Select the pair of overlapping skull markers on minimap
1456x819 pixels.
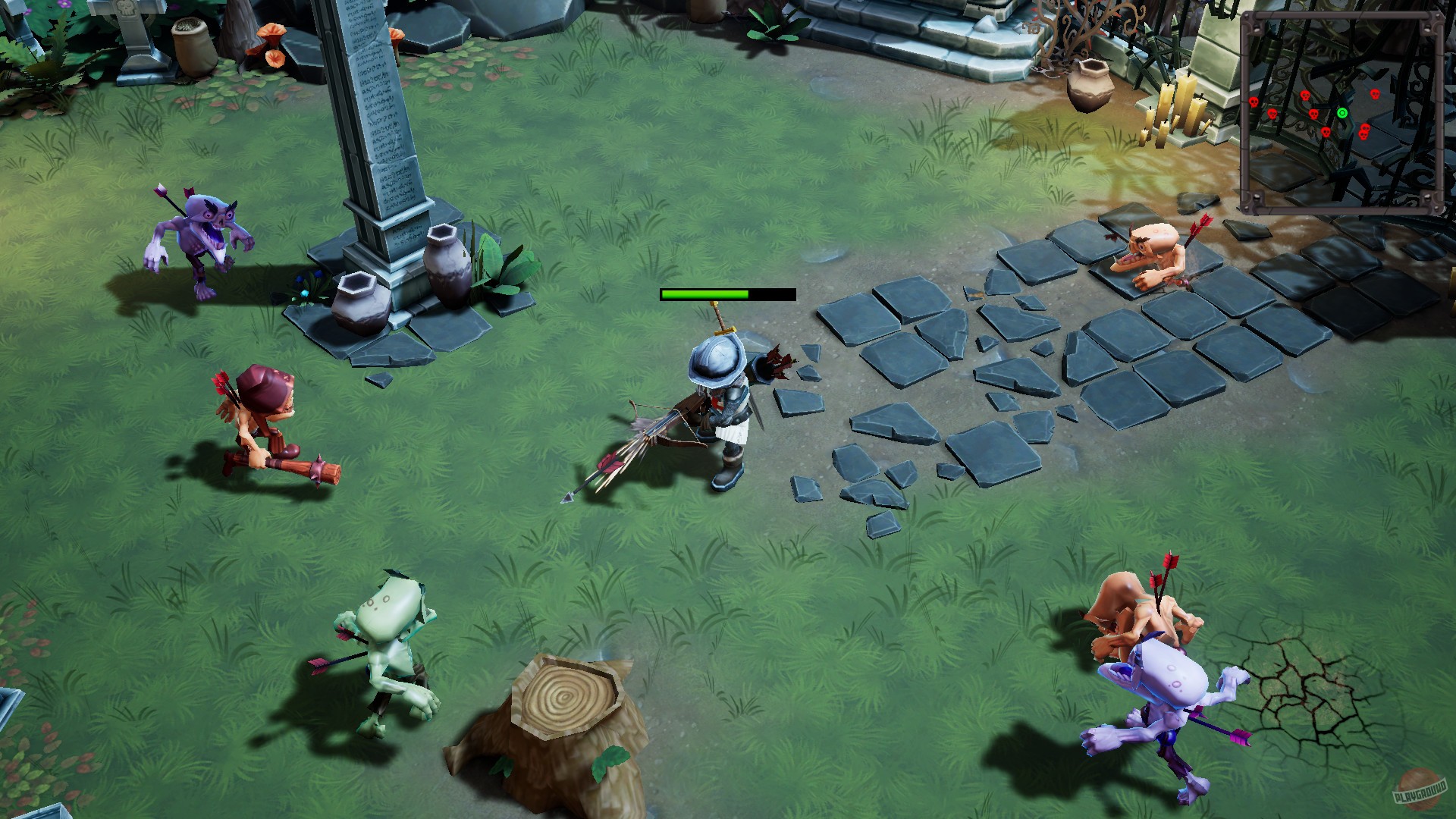(1364, 130)
